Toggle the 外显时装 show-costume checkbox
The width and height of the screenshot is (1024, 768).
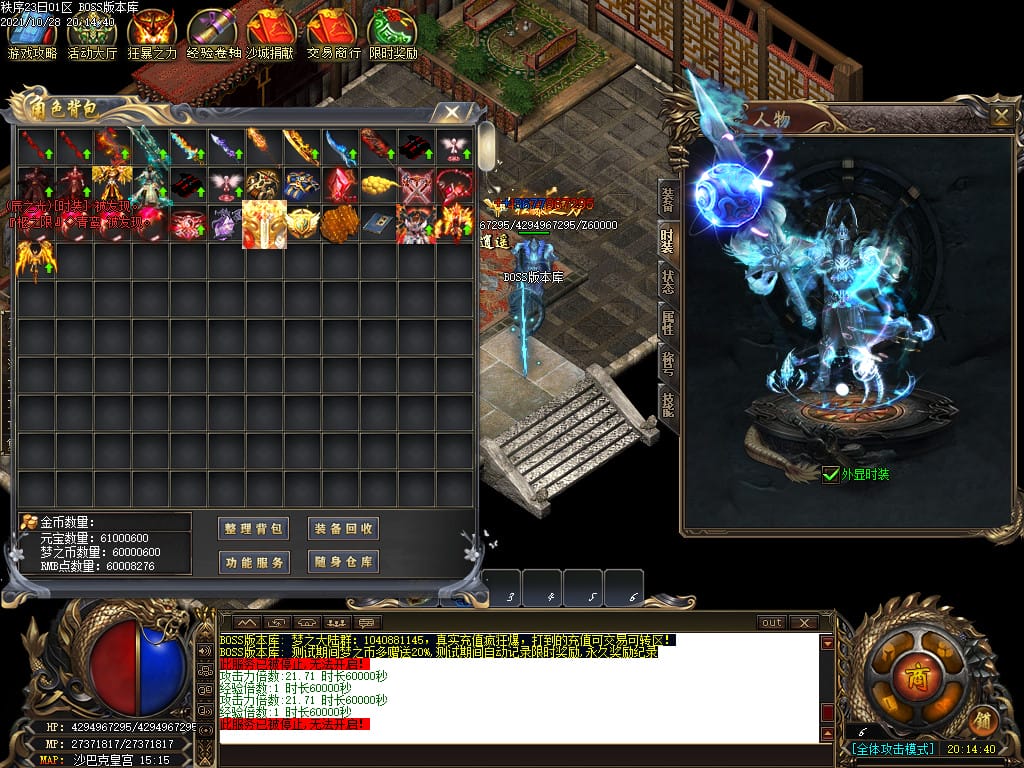[x=830, y=475]
